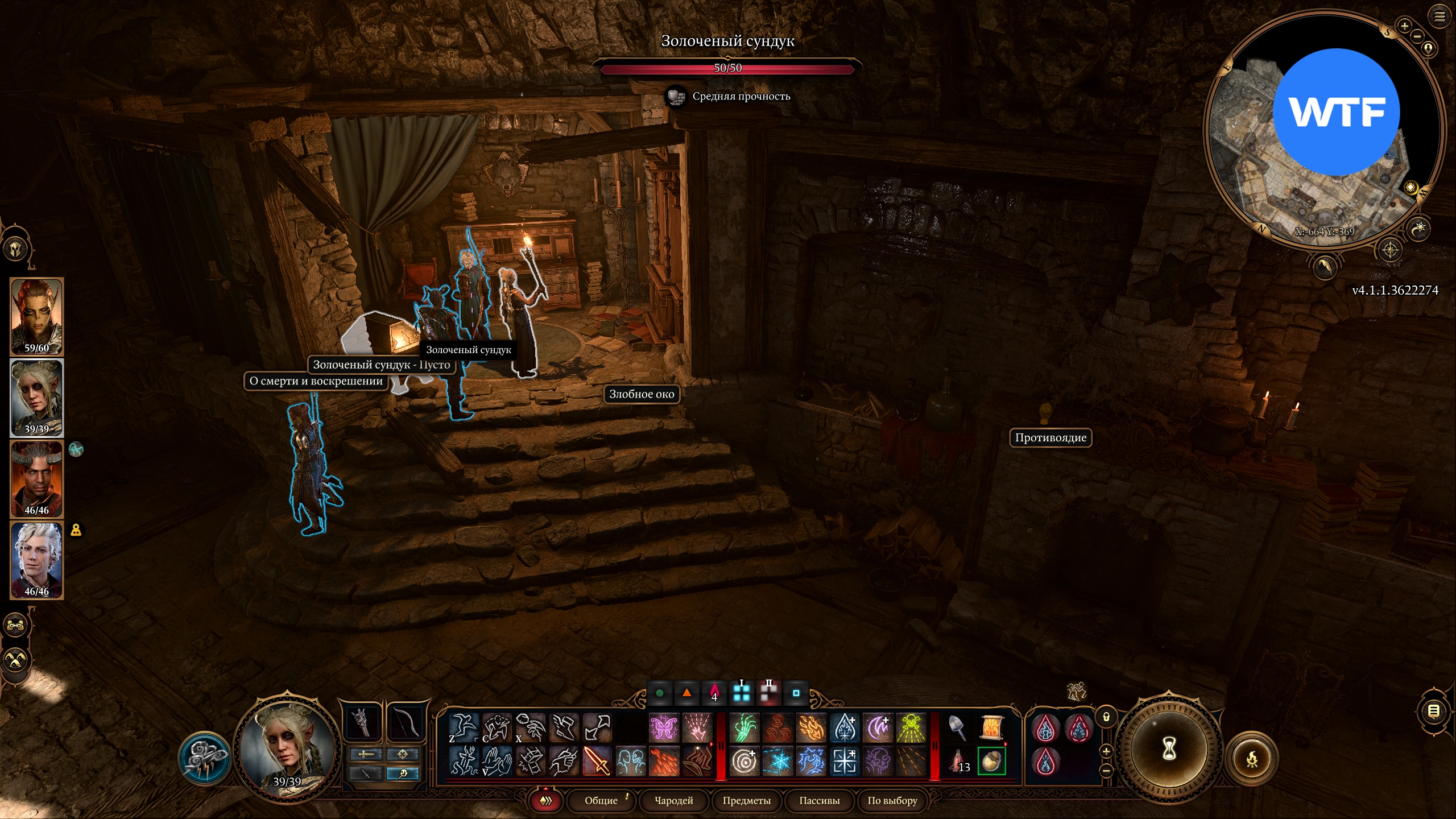Switch to the Общие hotbar tab
The image size is (1456, 819).
click(x=601, y=801)
